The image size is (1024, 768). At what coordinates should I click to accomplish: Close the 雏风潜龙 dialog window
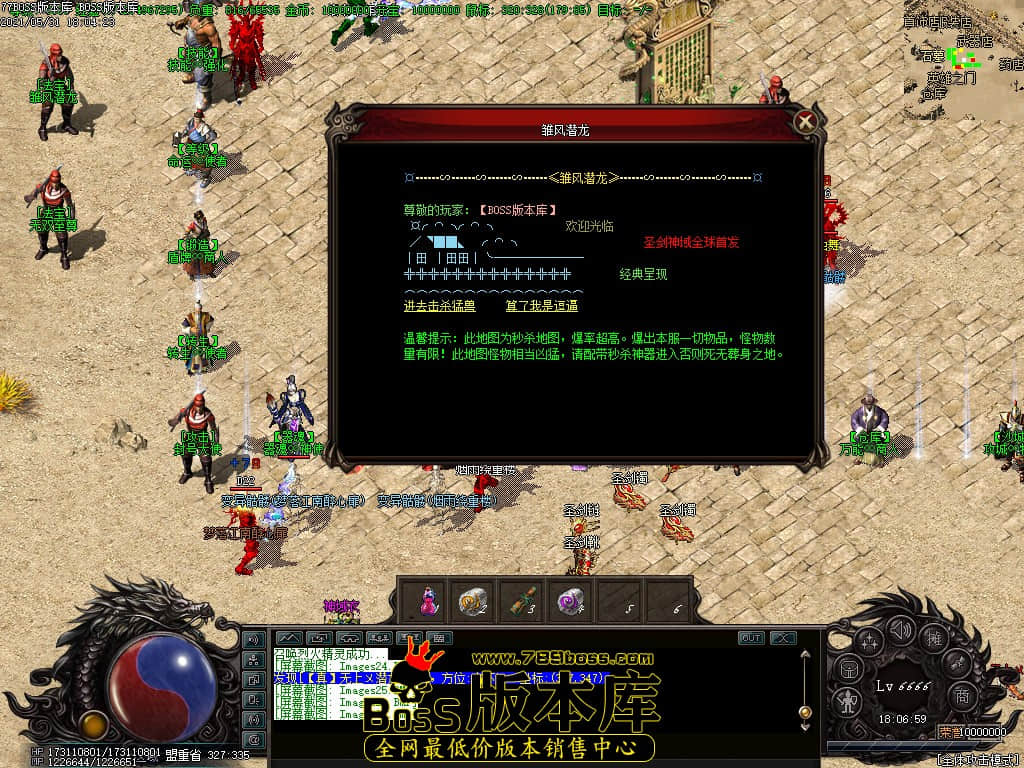click(805, 122)
